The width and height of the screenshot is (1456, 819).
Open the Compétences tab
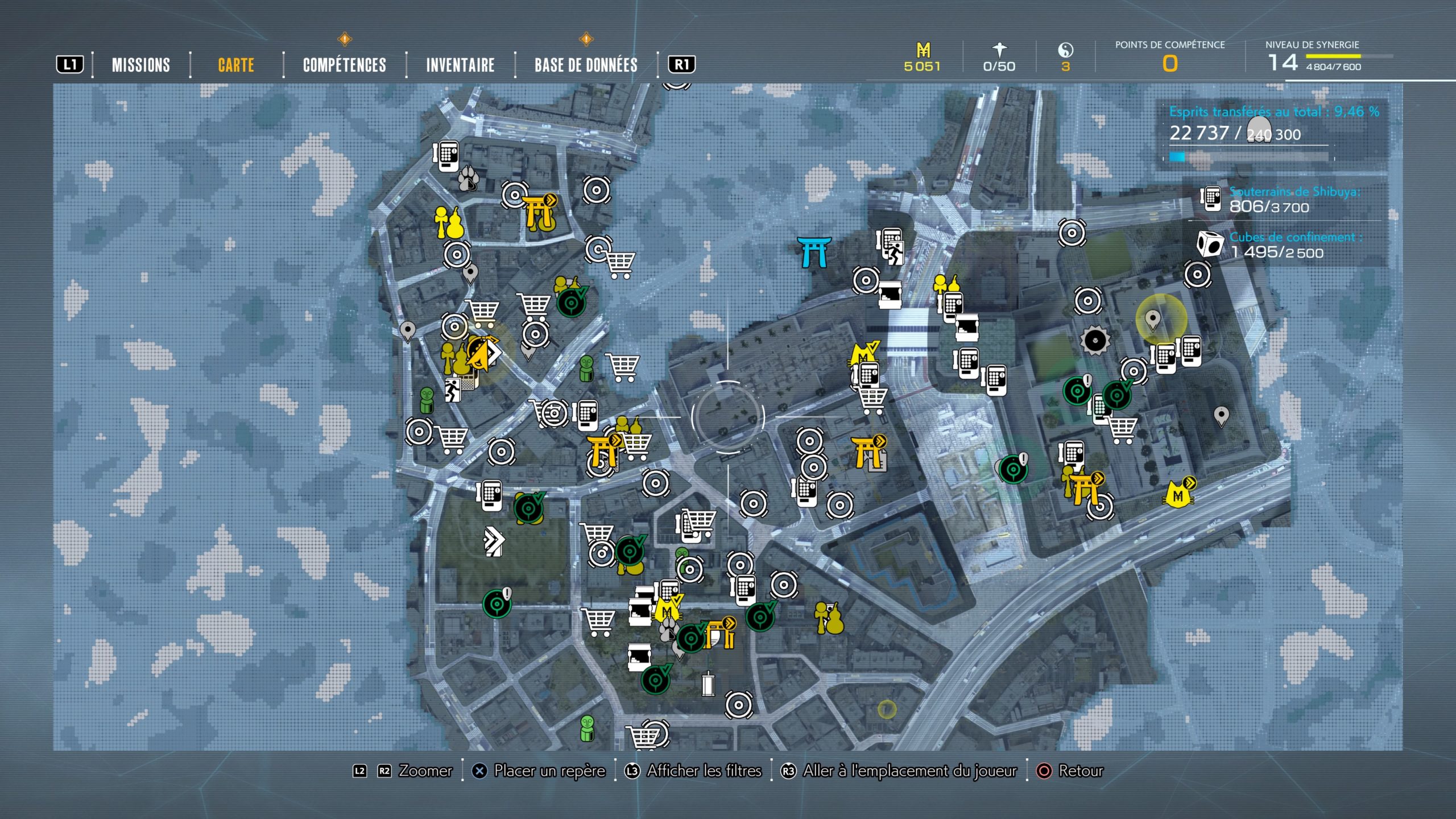click(344, 65)
